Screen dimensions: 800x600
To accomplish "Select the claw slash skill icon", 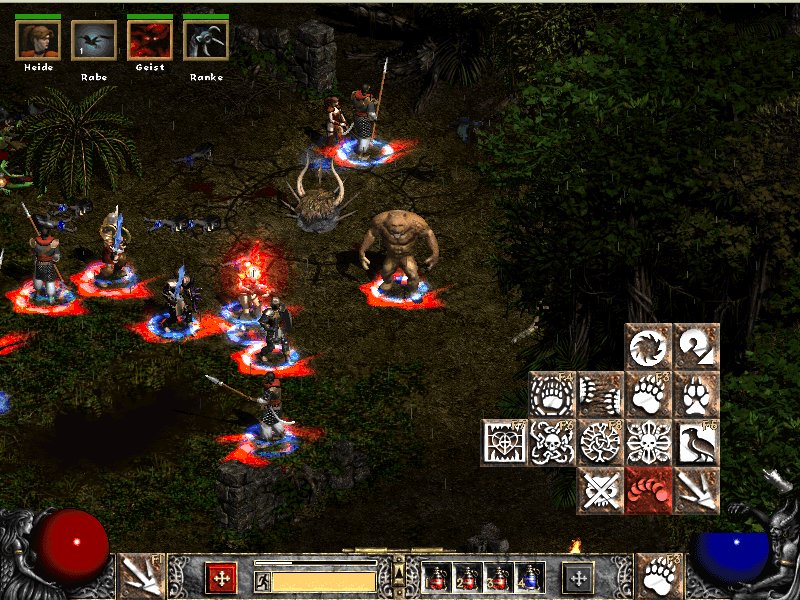I will point(601,394).
